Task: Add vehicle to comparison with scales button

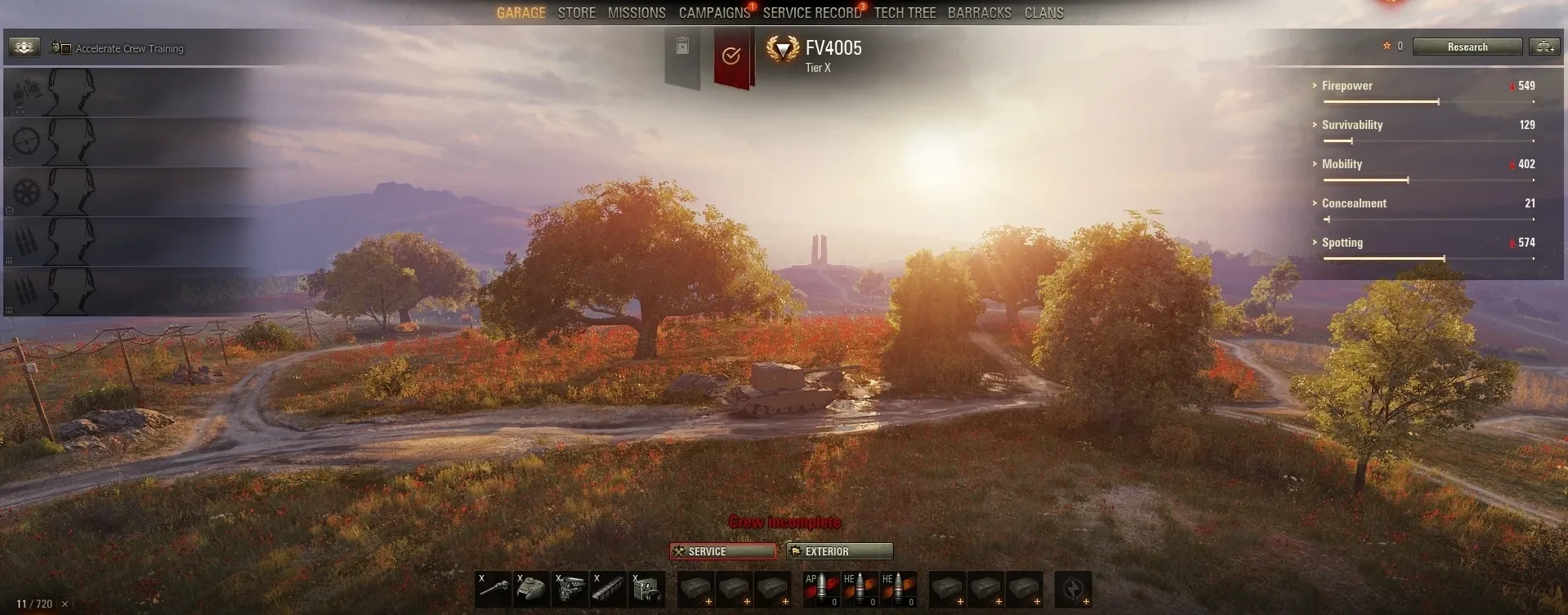Action: click(x=1544, y=47)
